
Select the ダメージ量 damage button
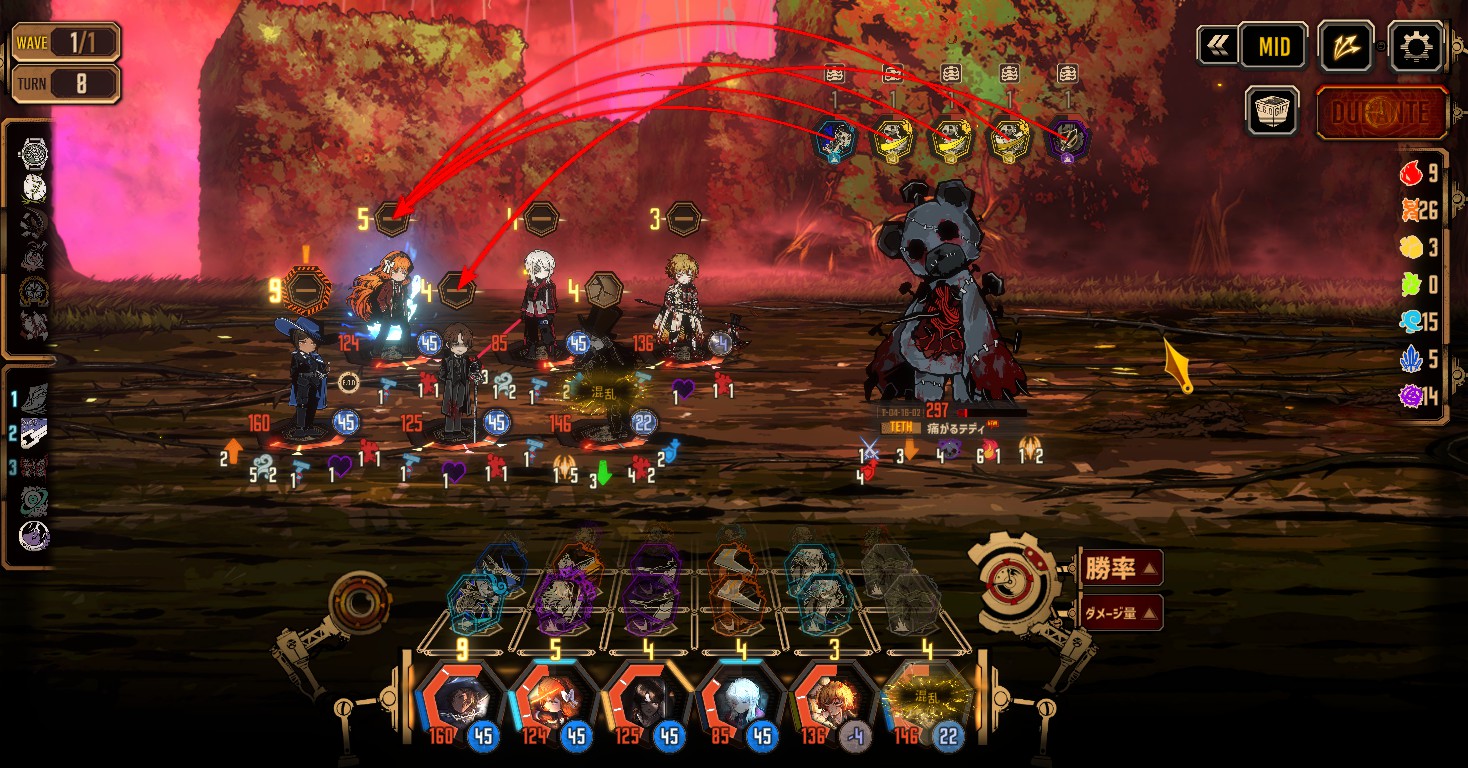coord(1120,612)
